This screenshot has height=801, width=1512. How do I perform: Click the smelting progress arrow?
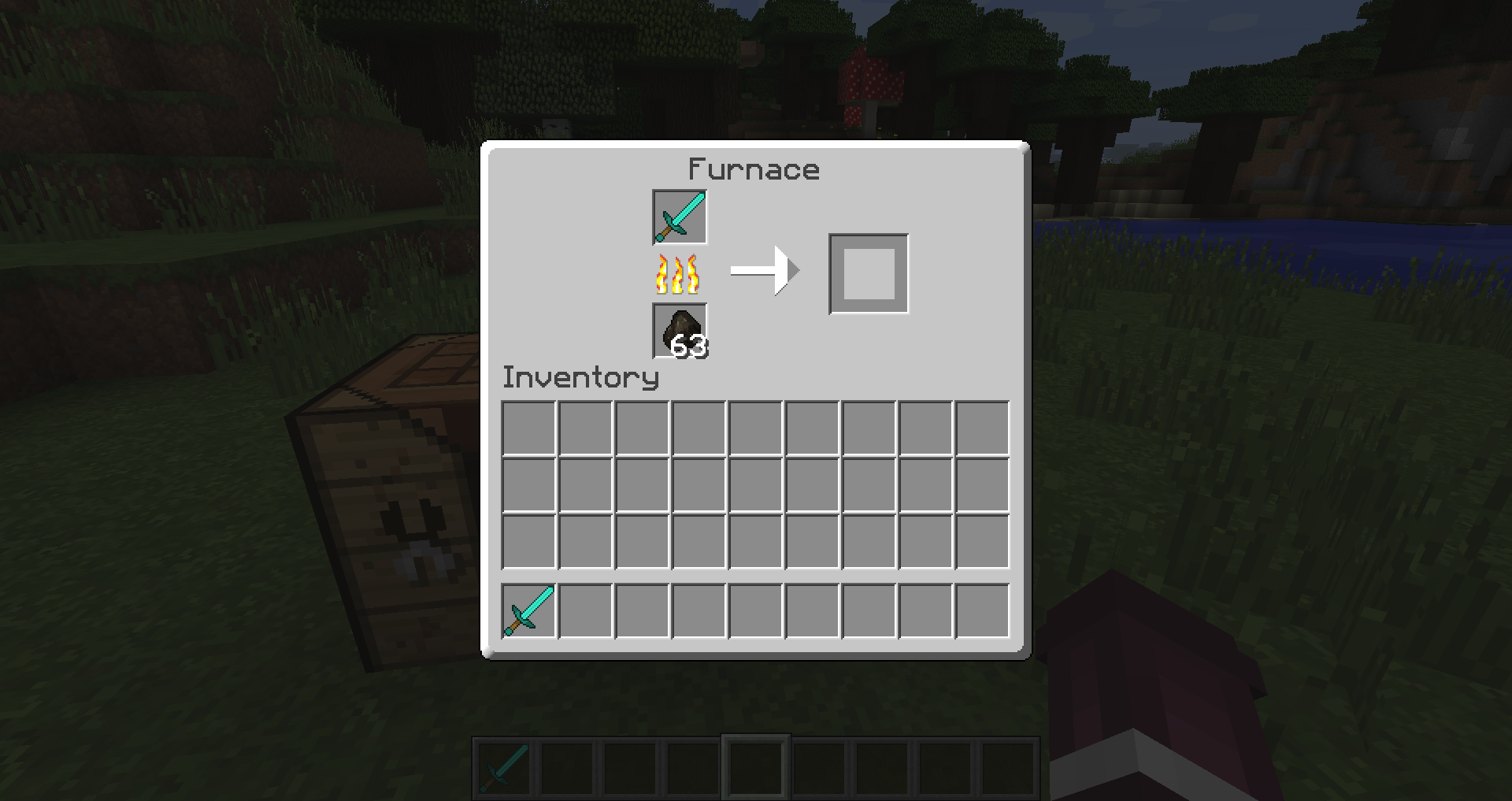pyautogui.click(x=764, y=271)
